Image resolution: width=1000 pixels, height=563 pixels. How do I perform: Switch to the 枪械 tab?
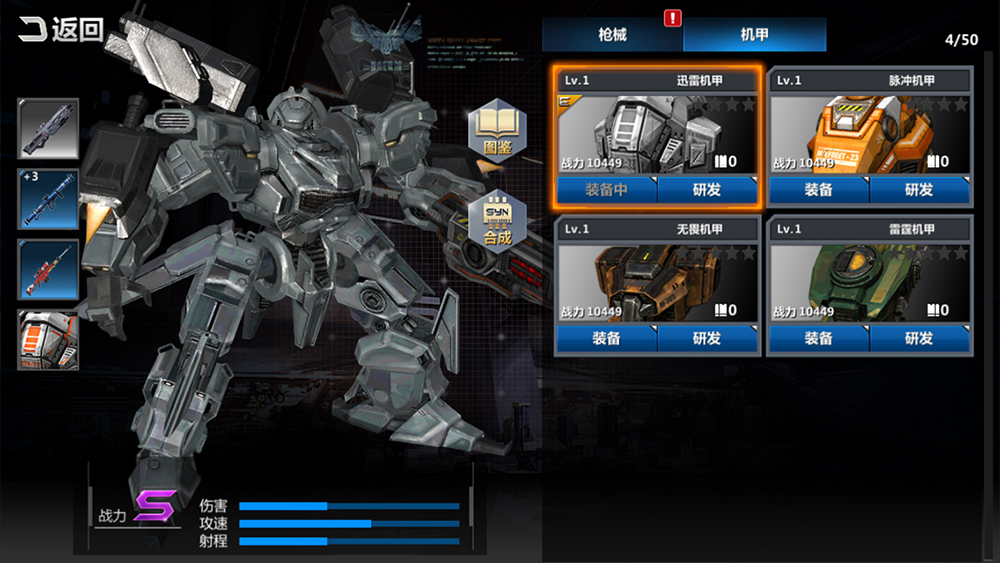point(612,35)
